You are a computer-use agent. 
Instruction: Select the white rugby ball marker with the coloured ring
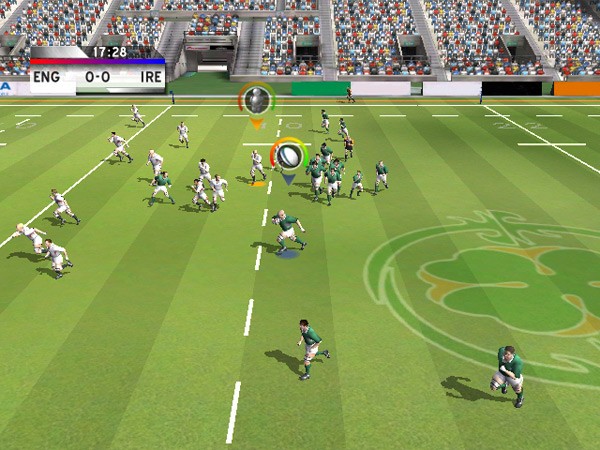point(288,154)
